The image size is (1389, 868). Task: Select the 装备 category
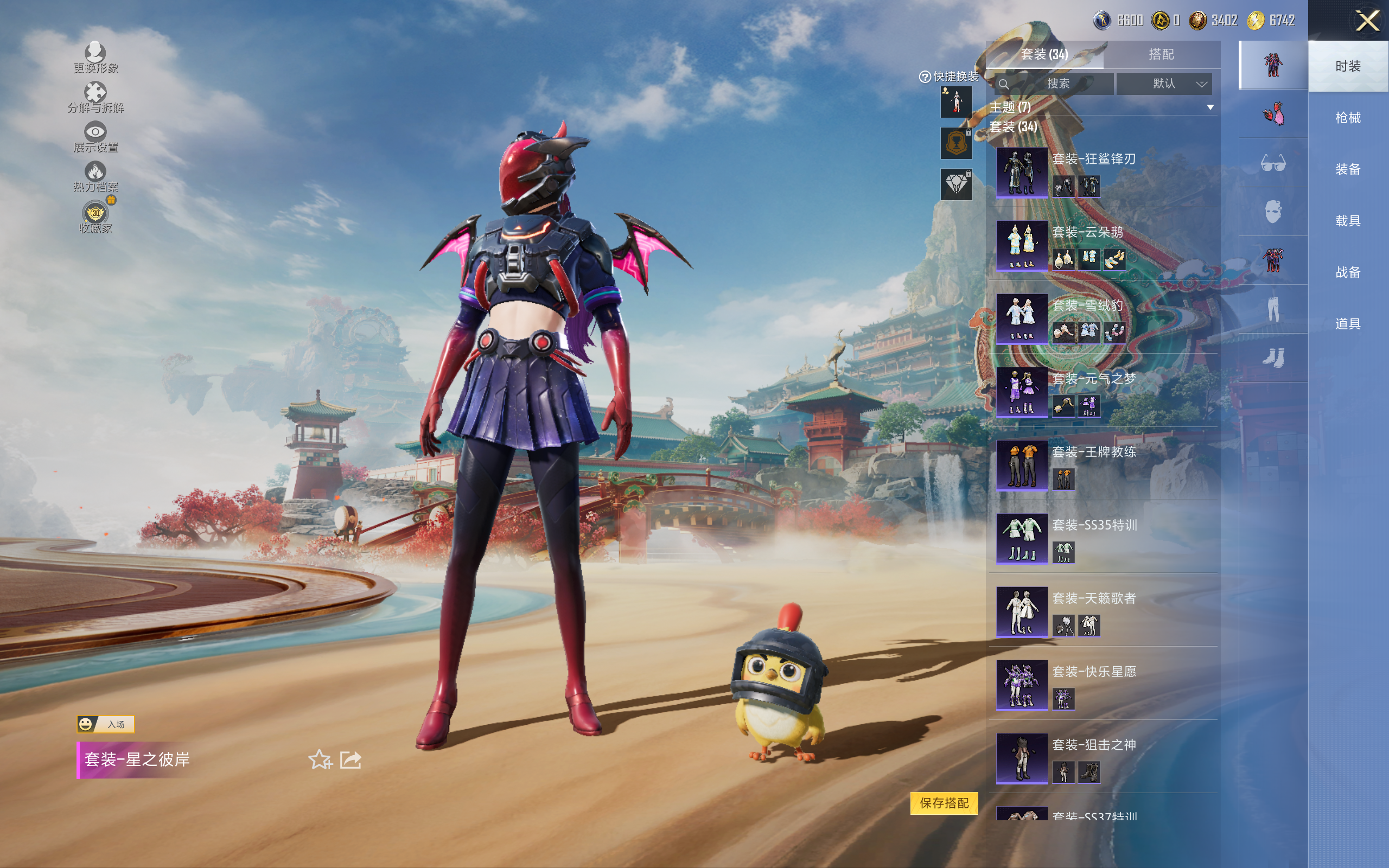click(1347, 169)
